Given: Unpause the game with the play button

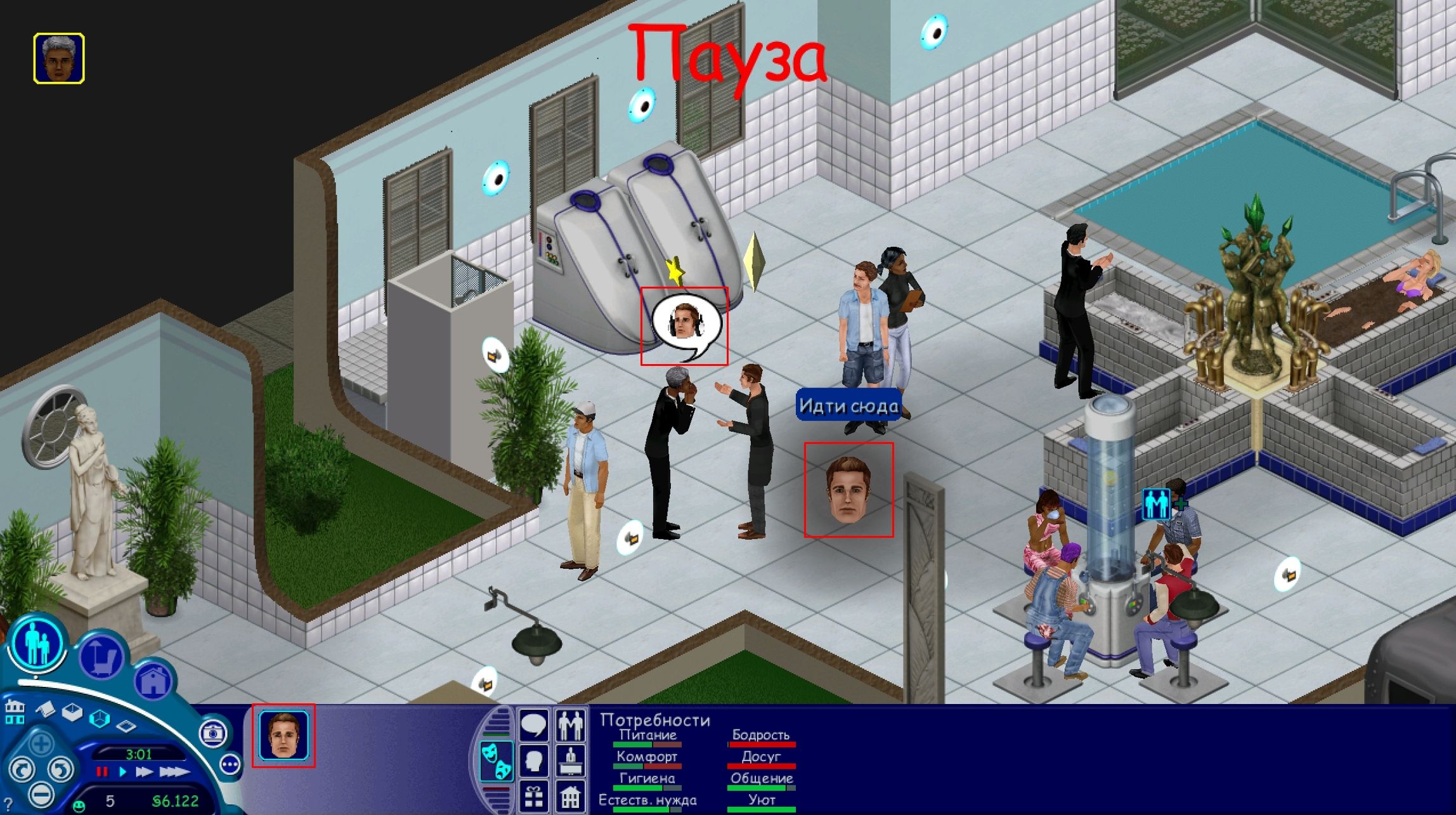Looking at the screenshot, I should 122,772.
